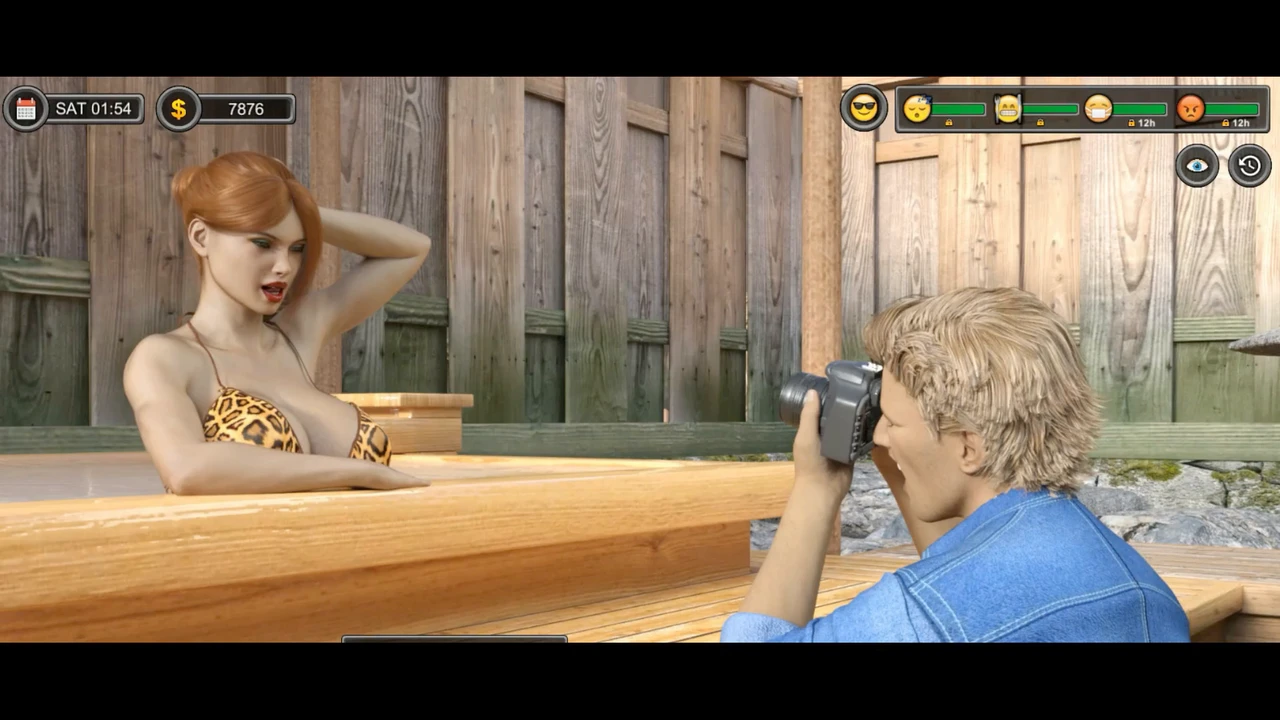The height and width of the screenshot is (720, 1280).
Task: Click the gold dollar money icon
Action: [178, 109]
